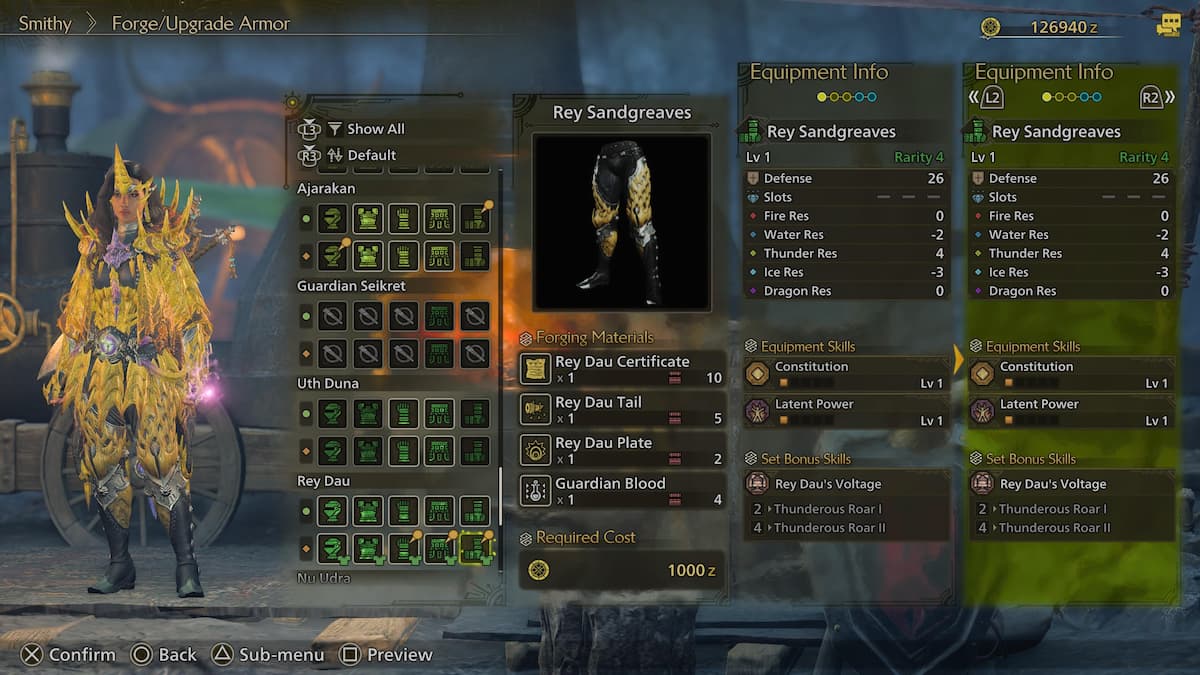Choose the Ajarakan beta chest armor slot
Image resolution: width=1200 pixels, height=675 pixels.
[x=368, y=256]
